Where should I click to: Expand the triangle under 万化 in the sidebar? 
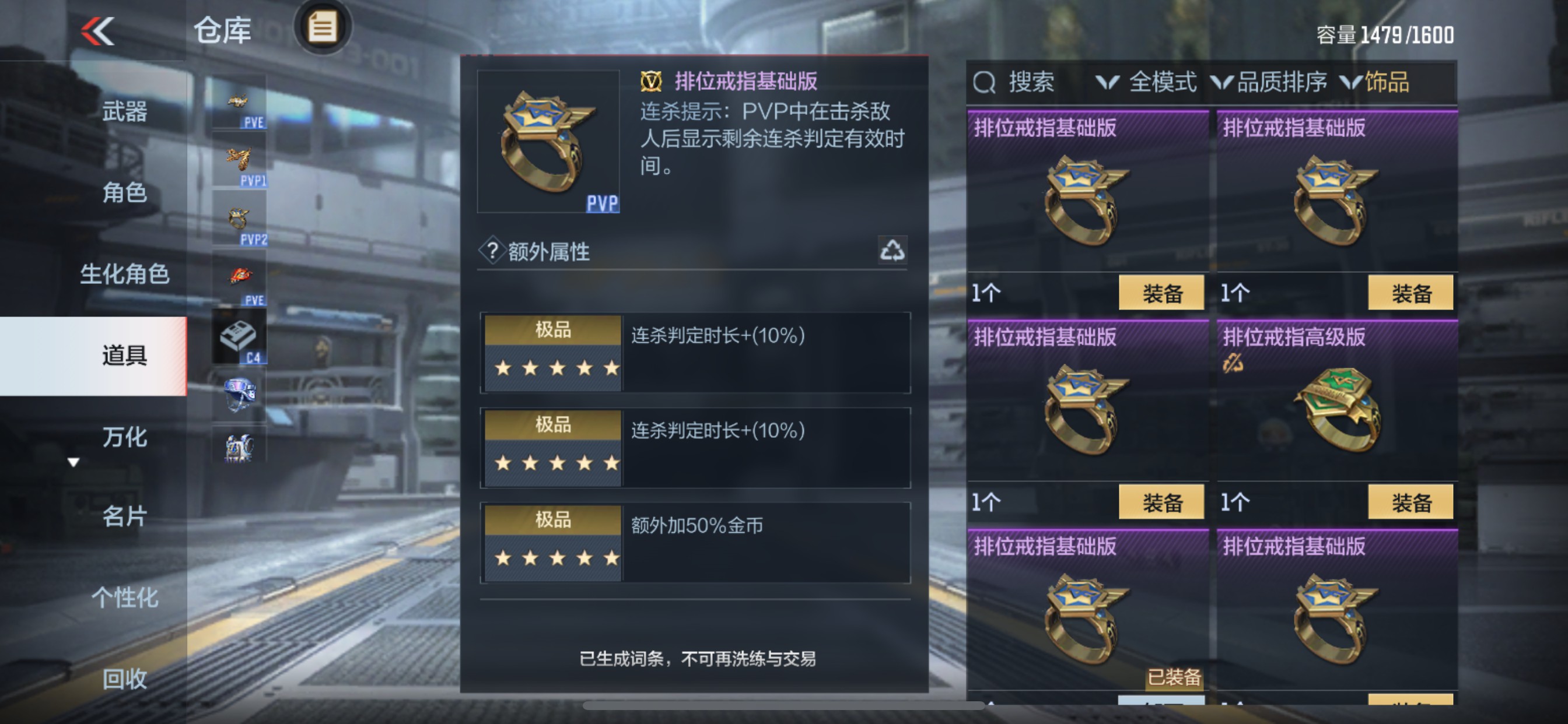click(73, 462)
